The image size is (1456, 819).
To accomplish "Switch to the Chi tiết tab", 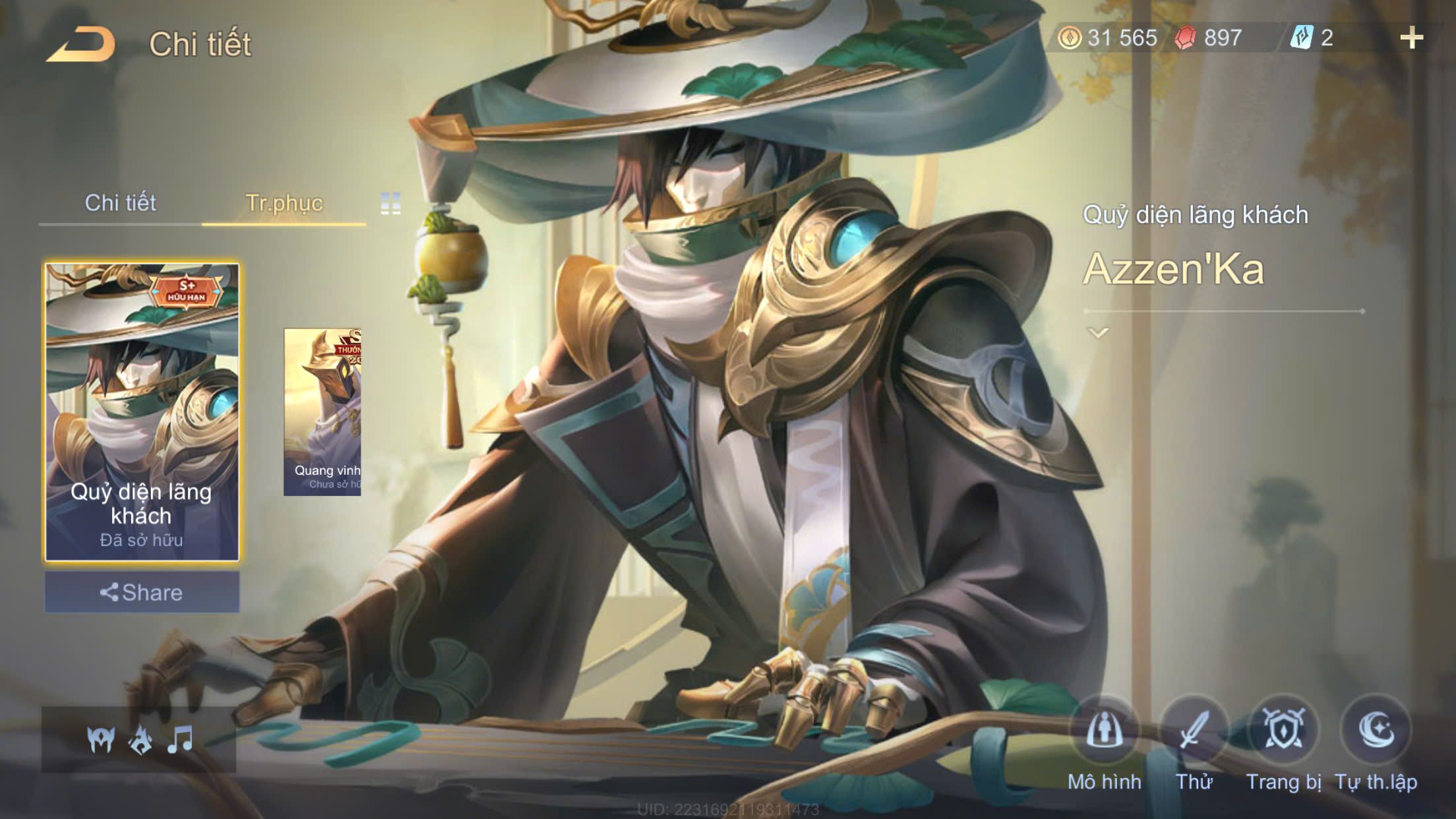I will click(x=120, y=203).
